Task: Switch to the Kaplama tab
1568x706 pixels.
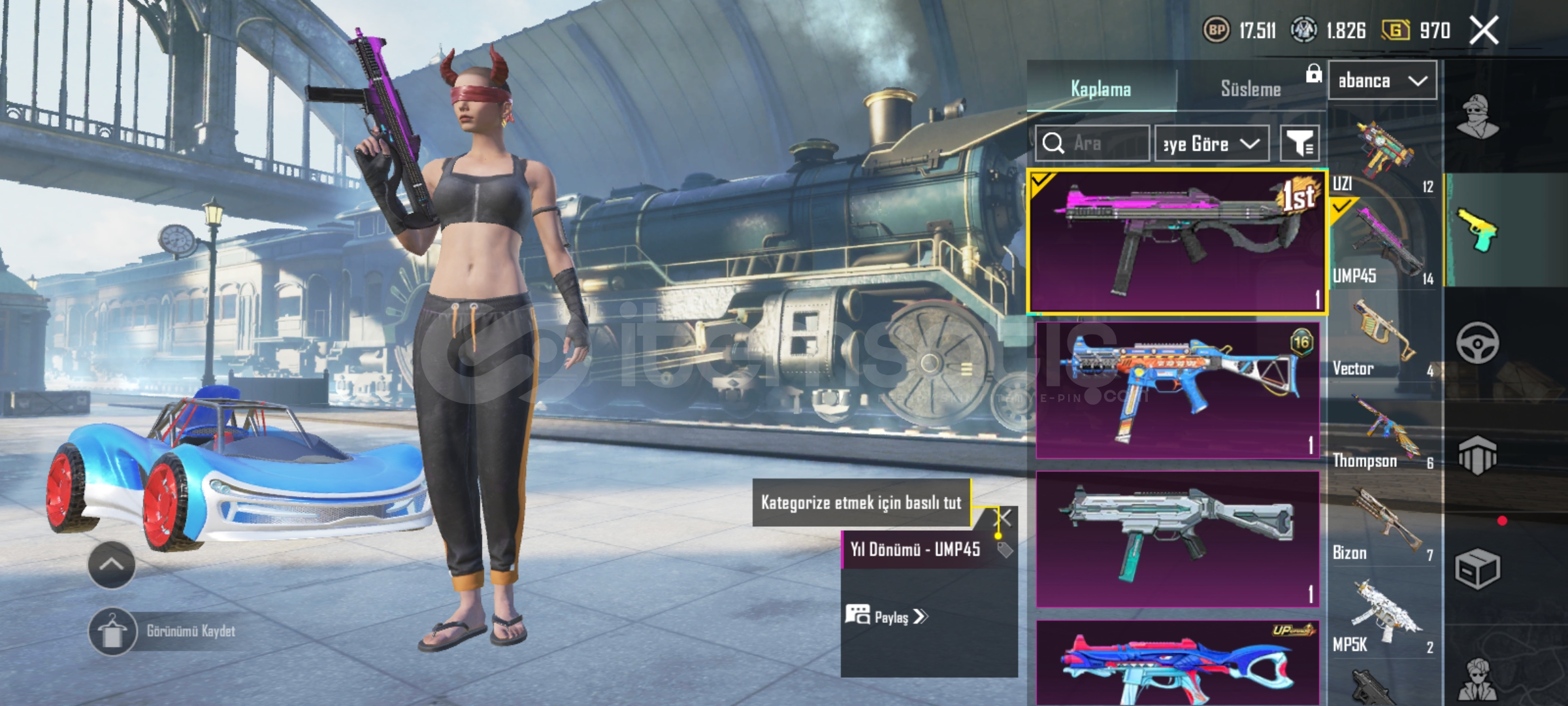Action: pyautogui.click(x=1101, y=89)
